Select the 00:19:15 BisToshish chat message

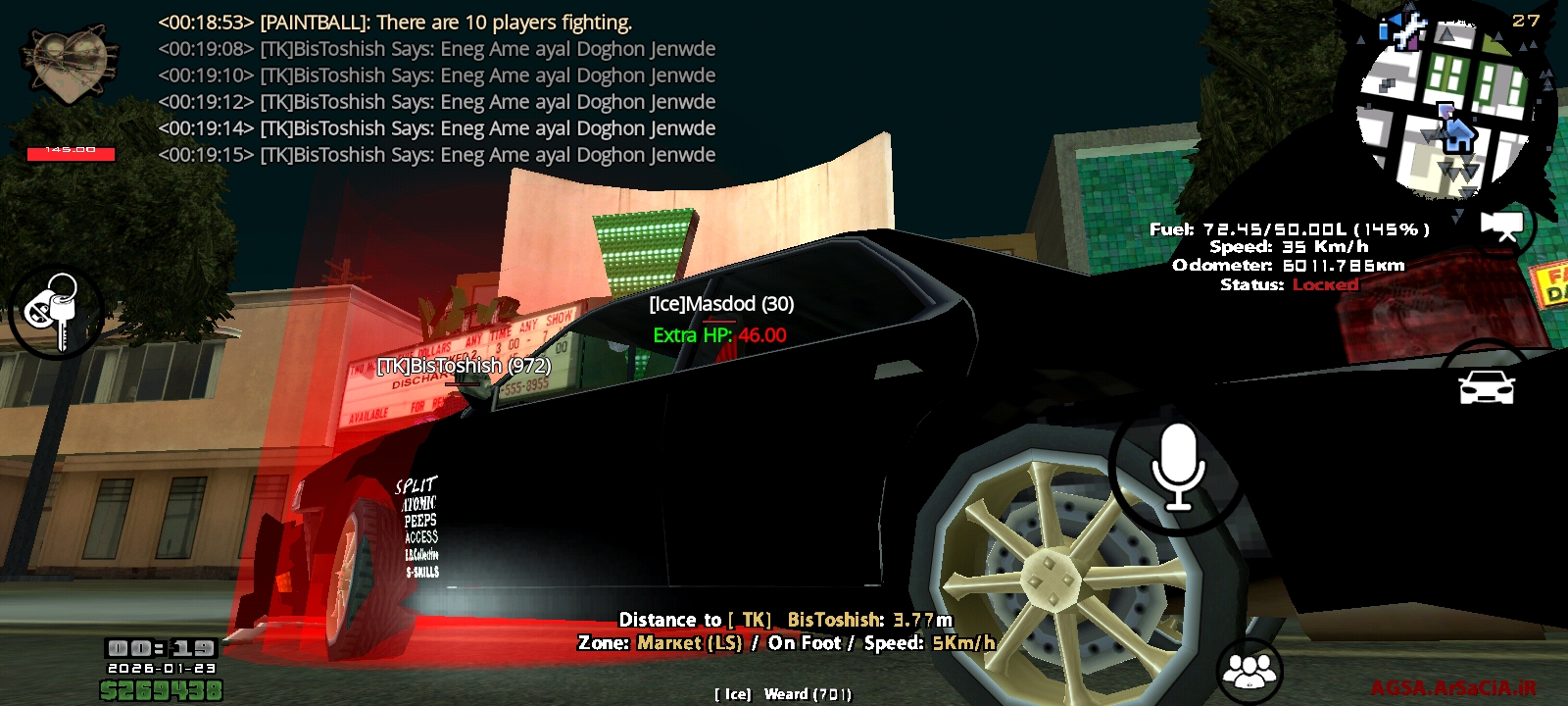(x=436, y=155)
